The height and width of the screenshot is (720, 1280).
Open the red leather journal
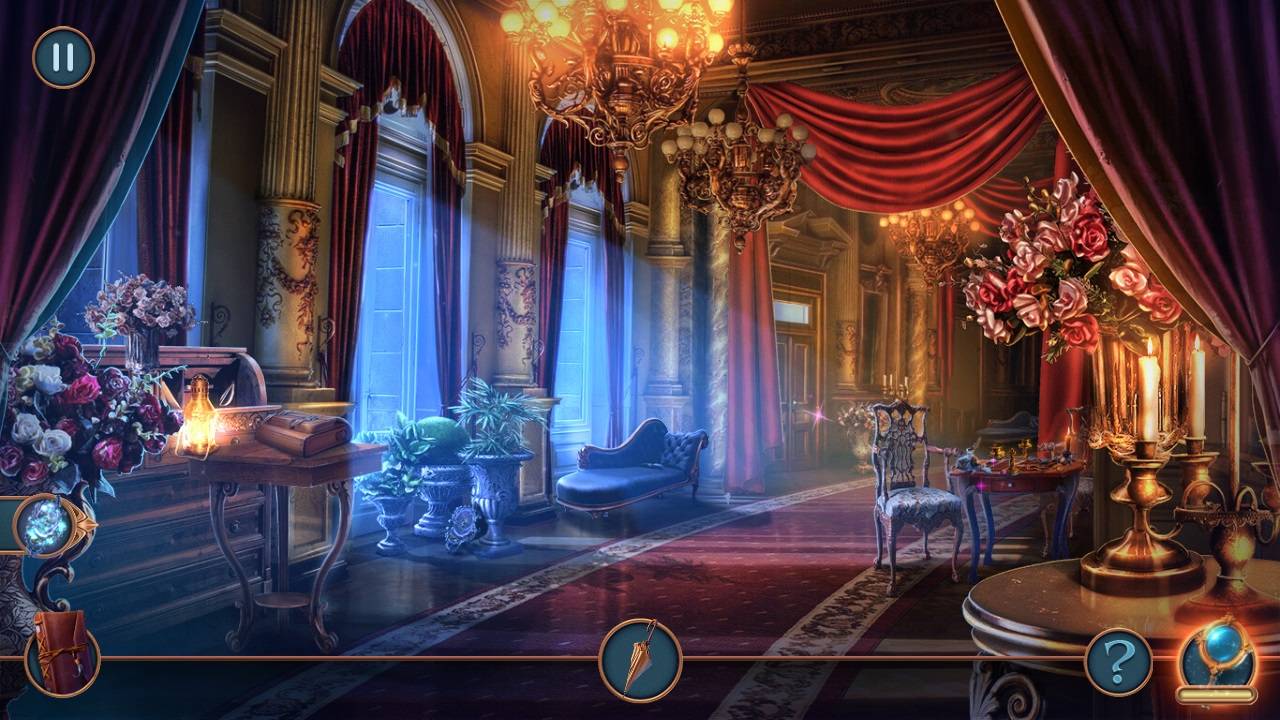pyautogui.click(x=61, y=654)
